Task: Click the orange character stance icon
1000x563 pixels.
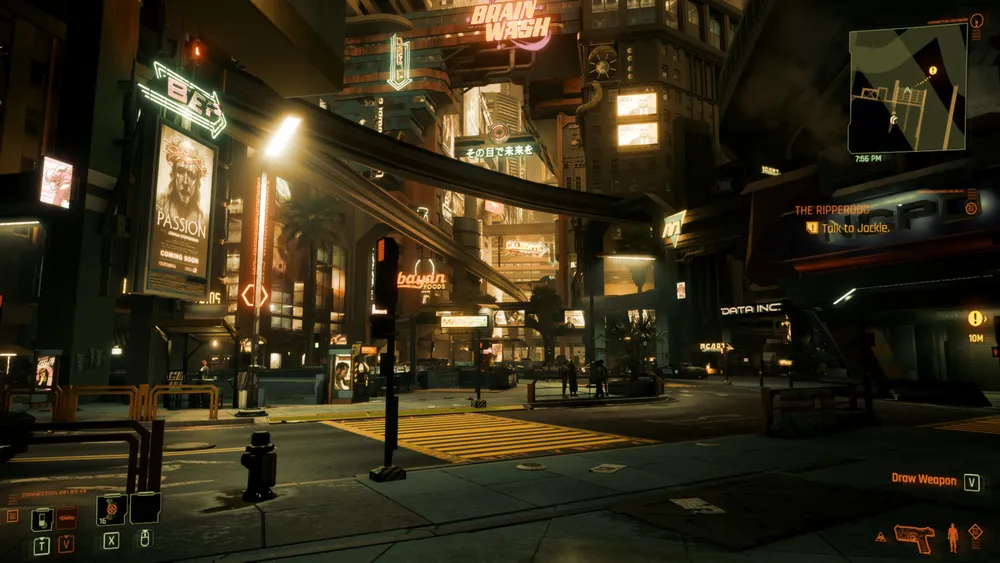Action: pyautogui.click(x=952, y=537)
